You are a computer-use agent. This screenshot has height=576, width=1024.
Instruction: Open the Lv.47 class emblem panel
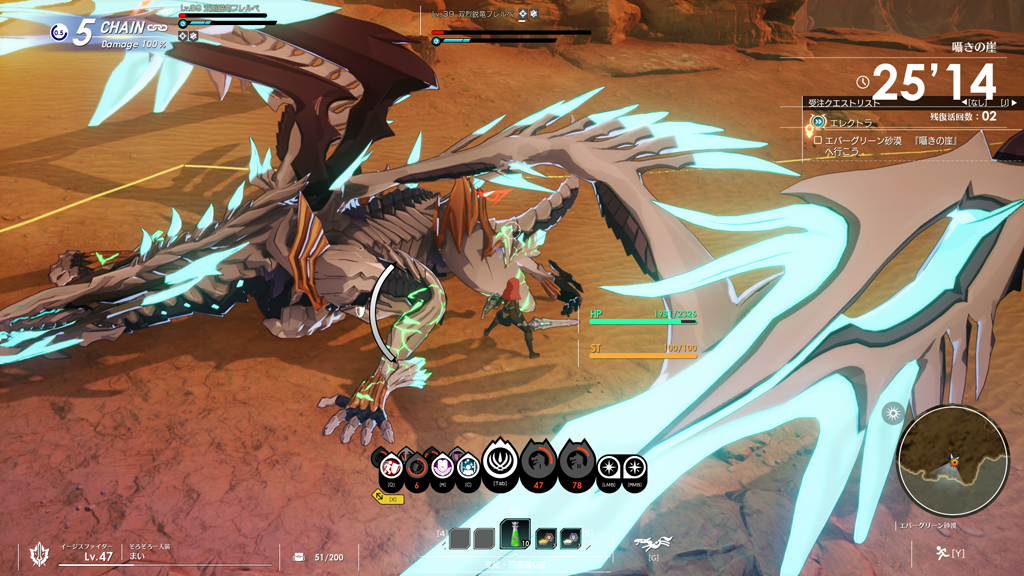point(42,553)
